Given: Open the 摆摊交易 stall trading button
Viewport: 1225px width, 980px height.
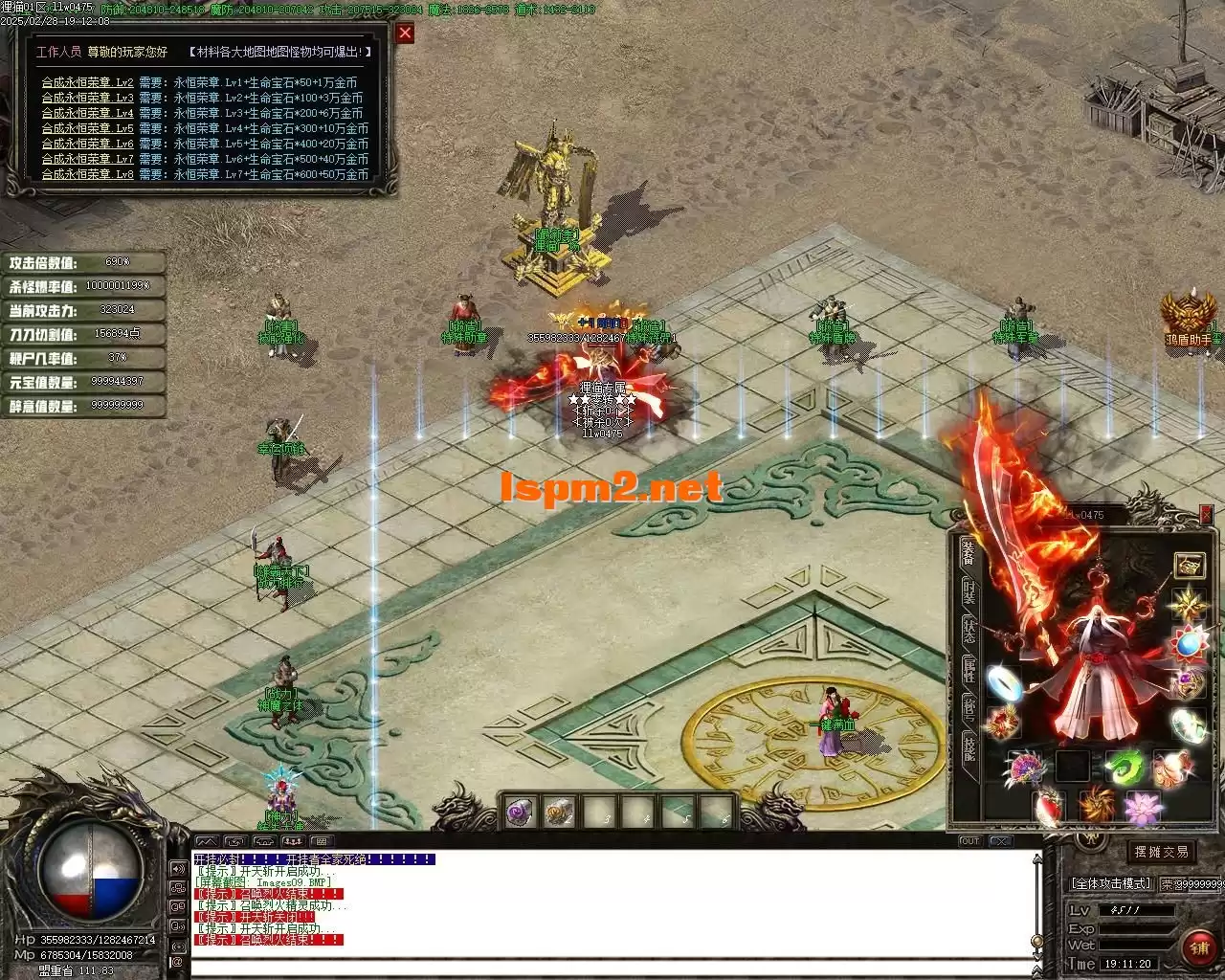Looking at the screenshot, I should [x=1161, y=852].
